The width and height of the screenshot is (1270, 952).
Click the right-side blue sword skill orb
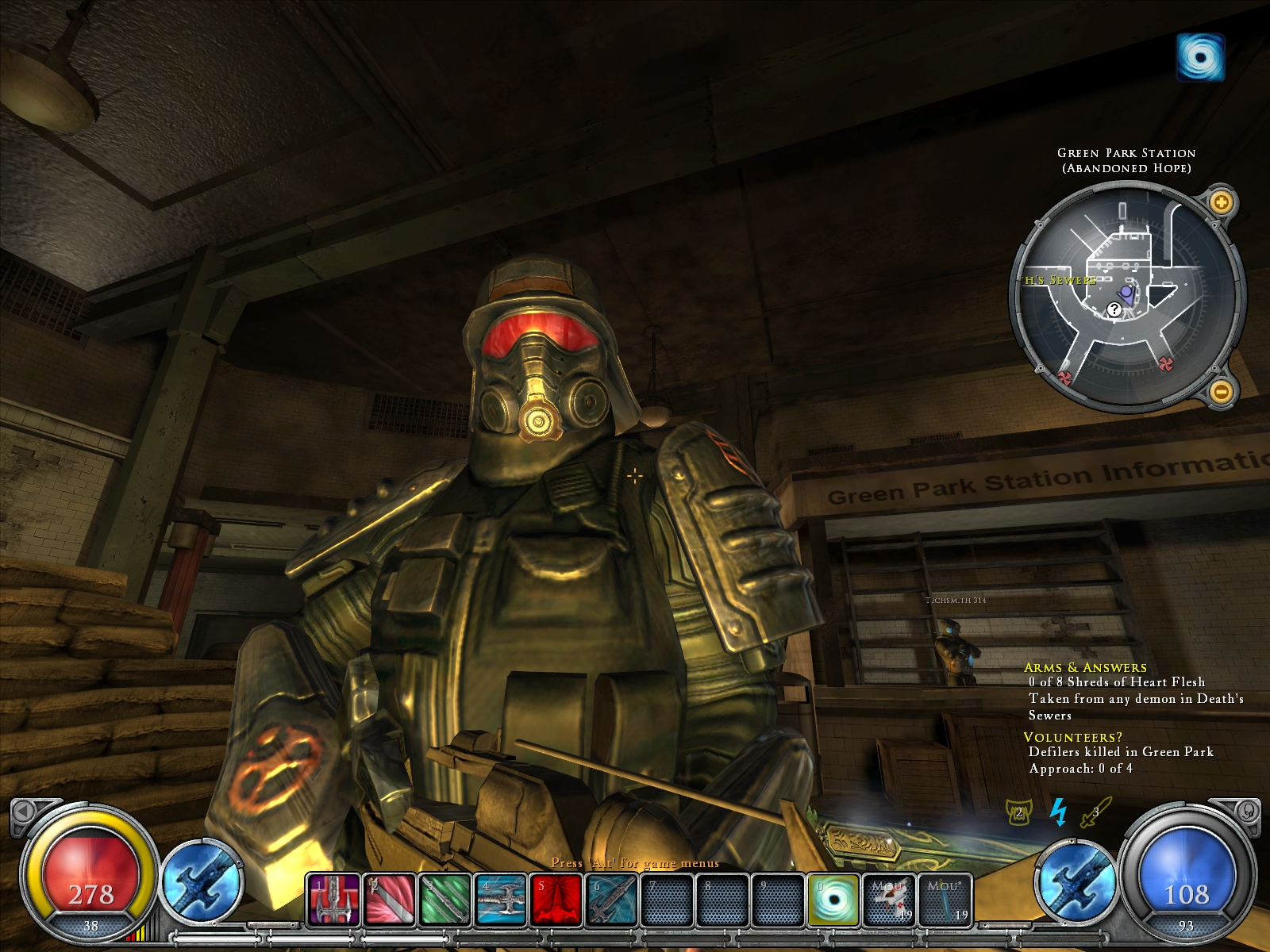pos(1076,882)
